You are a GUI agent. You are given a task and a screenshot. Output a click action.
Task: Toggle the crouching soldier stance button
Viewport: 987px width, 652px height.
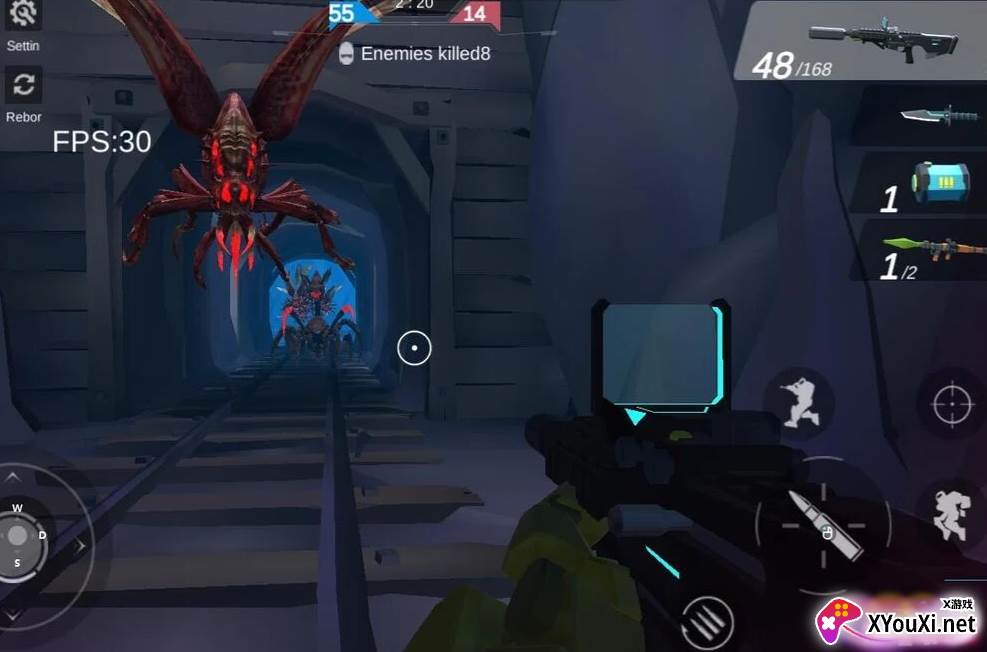pyautogui.click(x=799, y=402)
